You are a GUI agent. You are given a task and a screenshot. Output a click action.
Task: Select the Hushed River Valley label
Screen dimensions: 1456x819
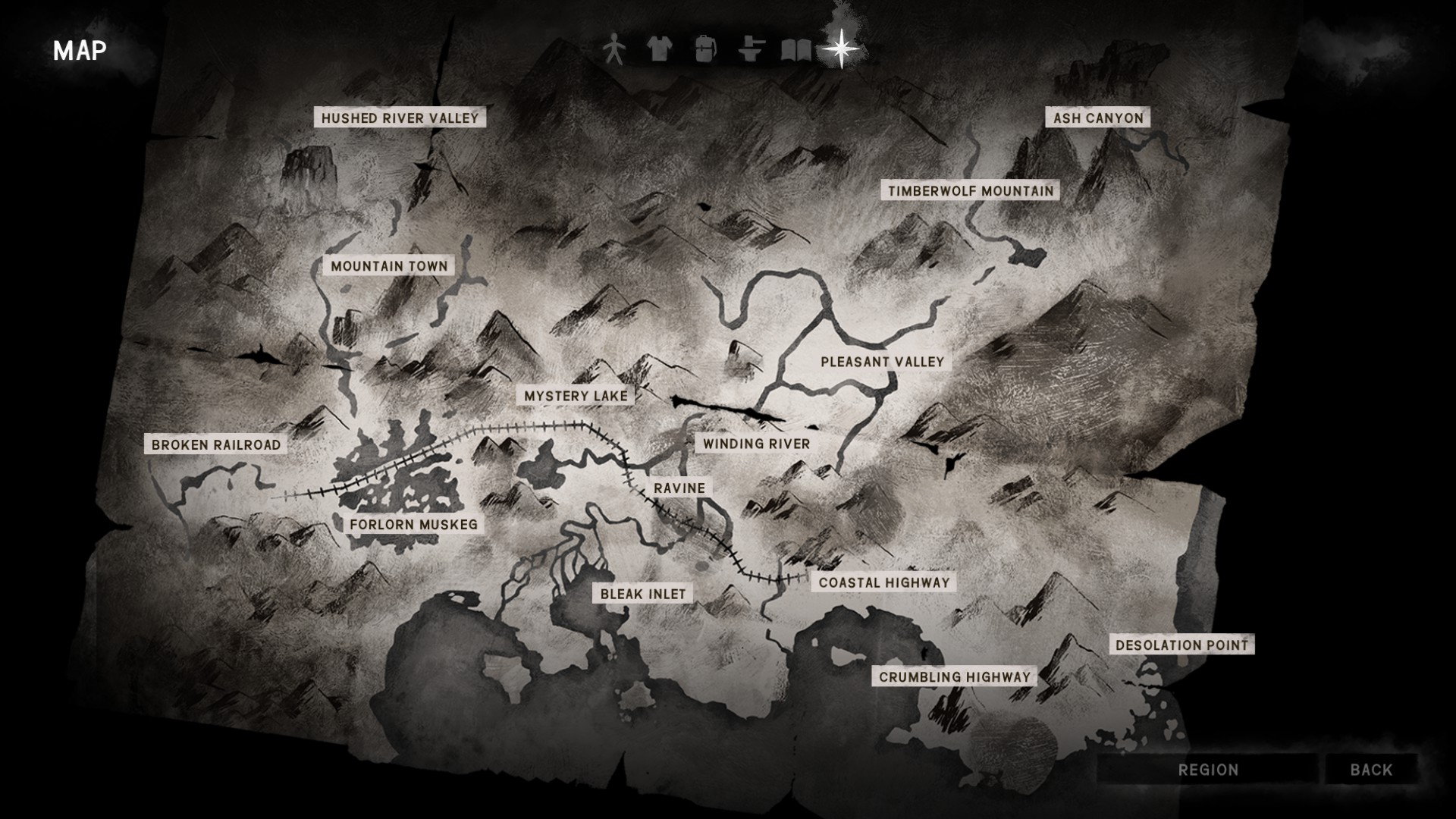click(400, 118)
